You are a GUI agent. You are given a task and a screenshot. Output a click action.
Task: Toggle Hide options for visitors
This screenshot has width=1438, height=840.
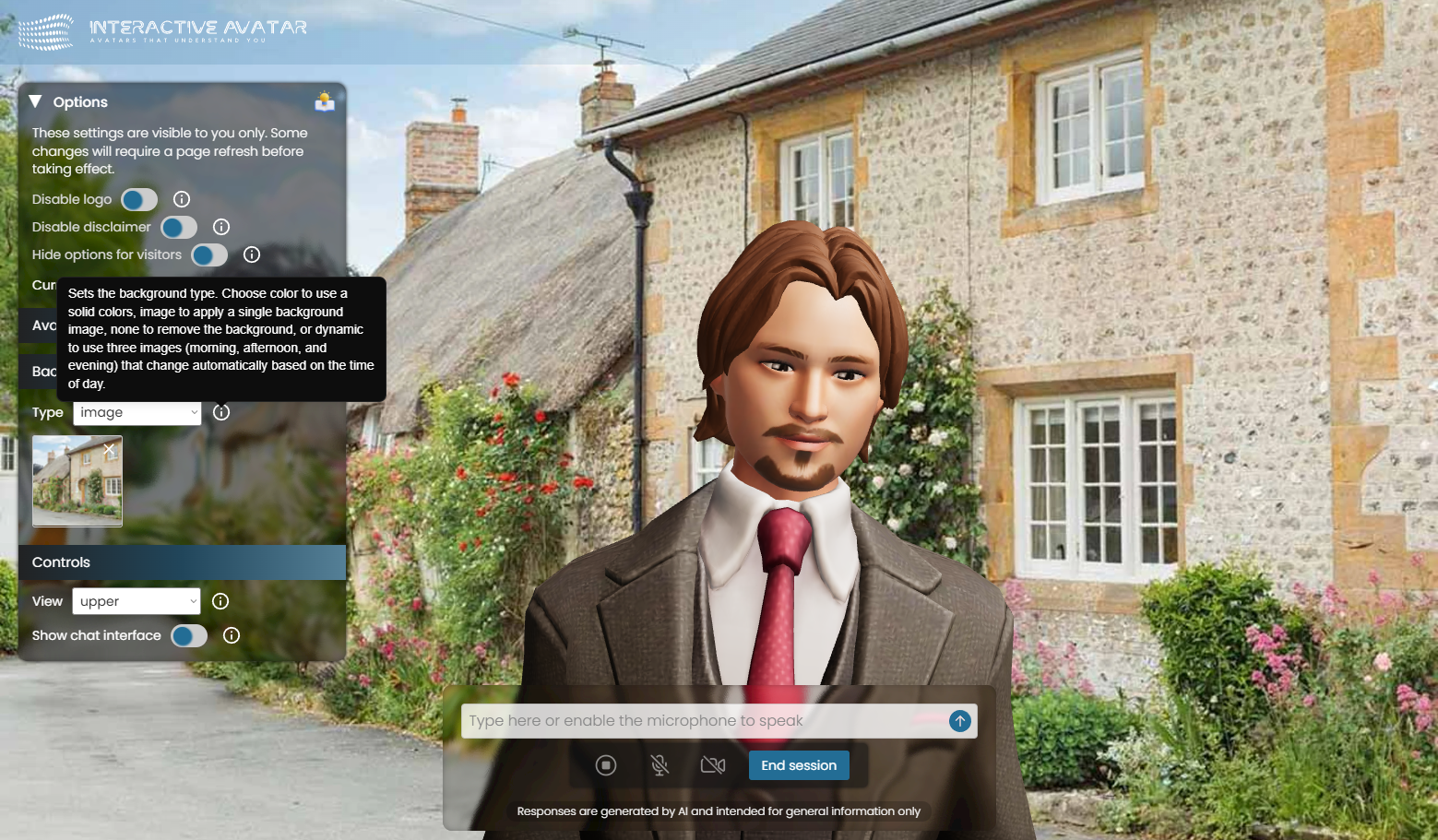tap(209, 254)
